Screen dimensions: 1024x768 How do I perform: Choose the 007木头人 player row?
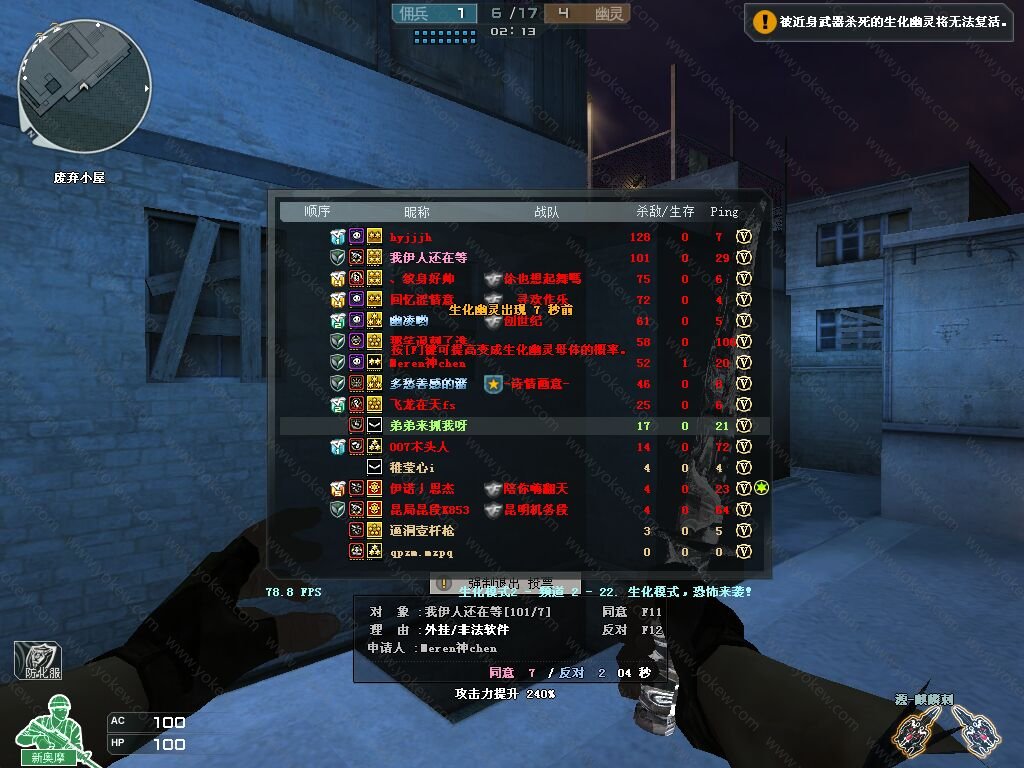click(x=419, y=447)
